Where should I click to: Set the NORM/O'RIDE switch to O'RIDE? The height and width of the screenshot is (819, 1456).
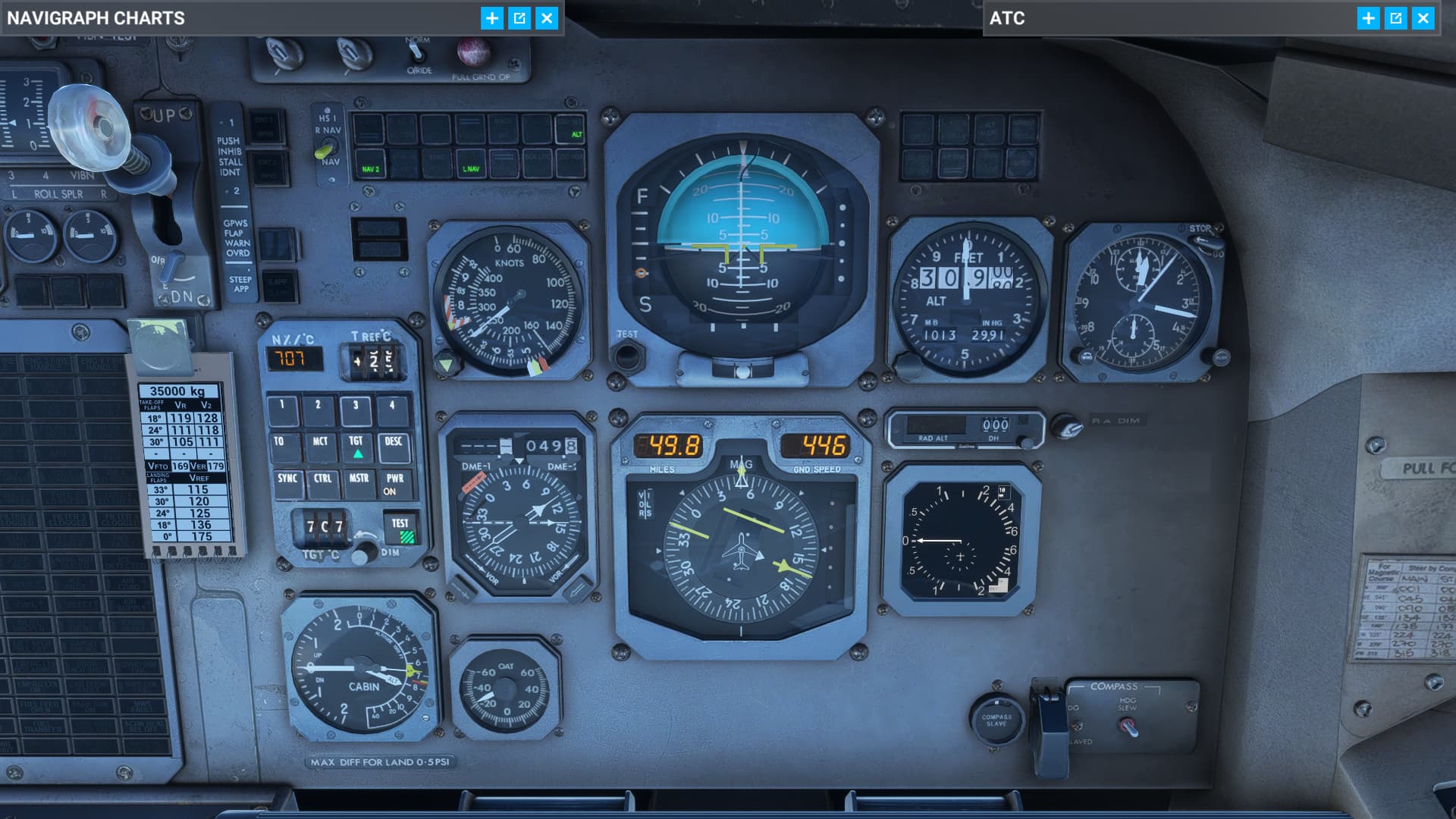click(x=416, y=52)
